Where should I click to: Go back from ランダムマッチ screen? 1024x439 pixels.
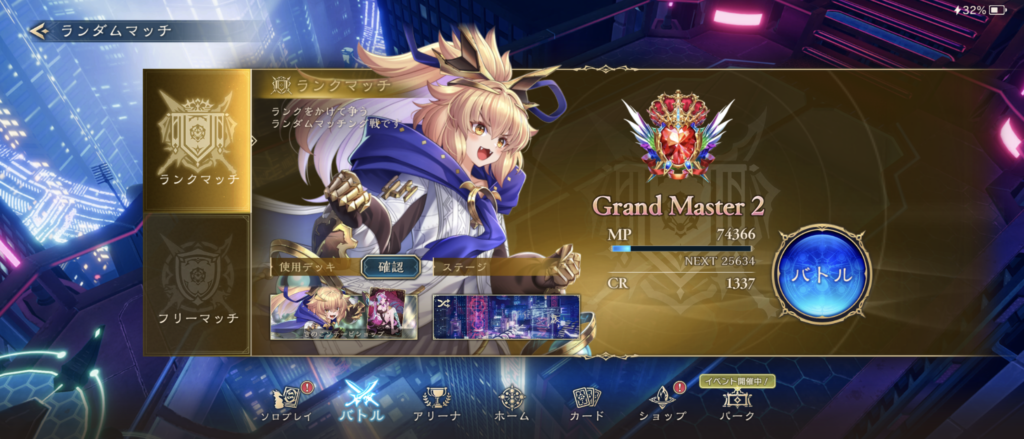40,30
